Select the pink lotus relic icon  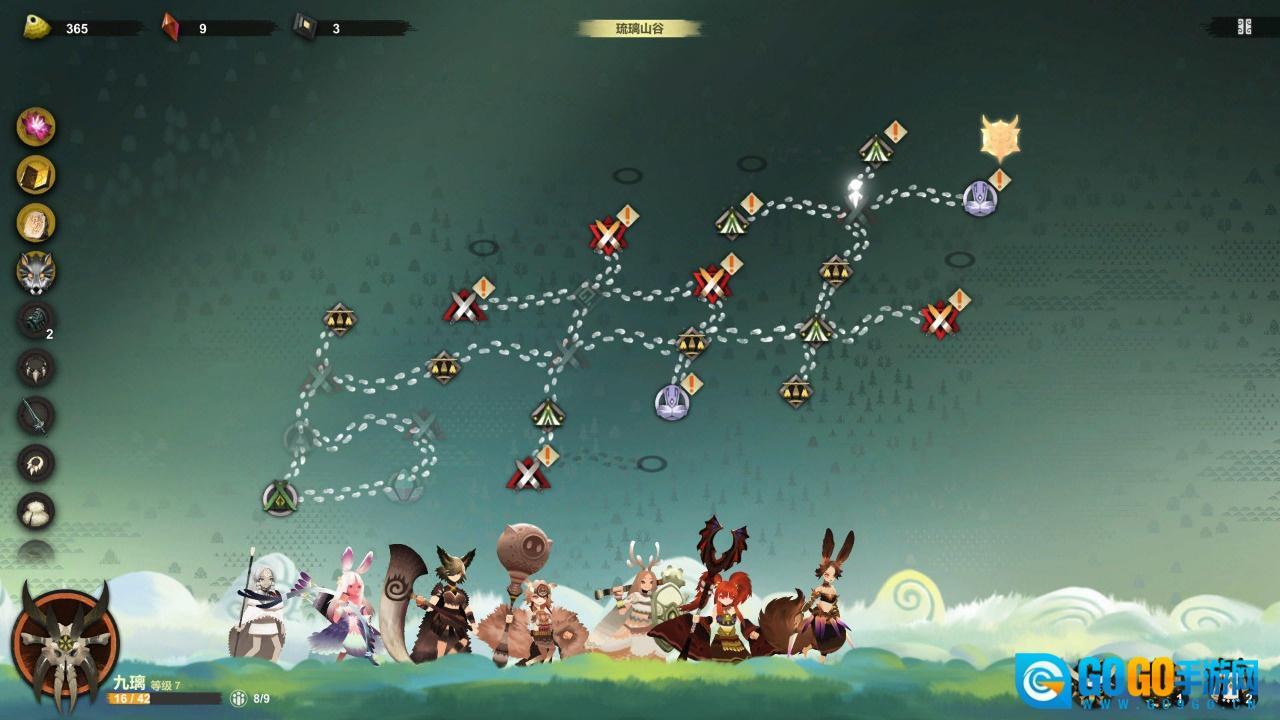[x=36, y=127]
